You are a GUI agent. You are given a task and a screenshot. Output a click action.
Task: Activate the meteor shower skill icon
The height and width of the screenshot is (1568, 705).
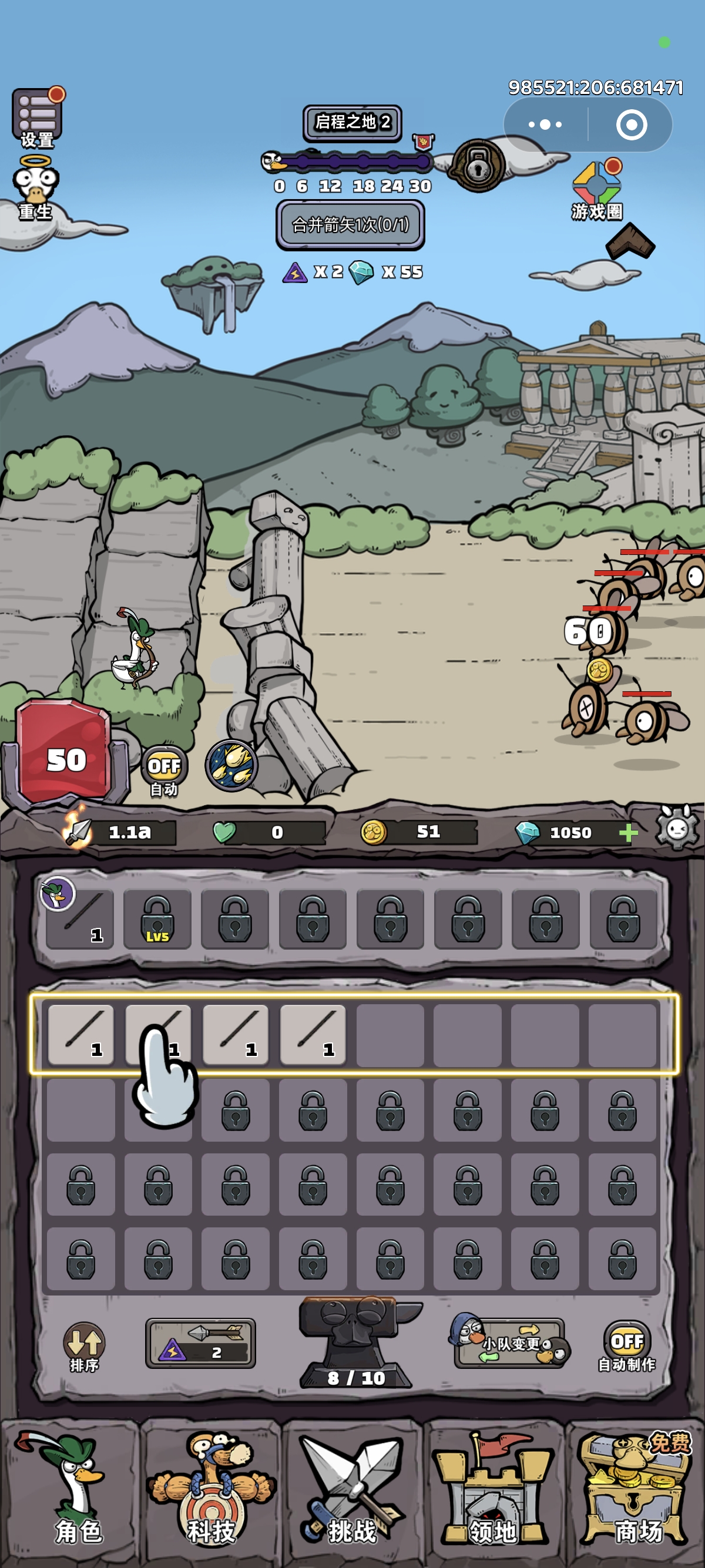tap(231, 765)
